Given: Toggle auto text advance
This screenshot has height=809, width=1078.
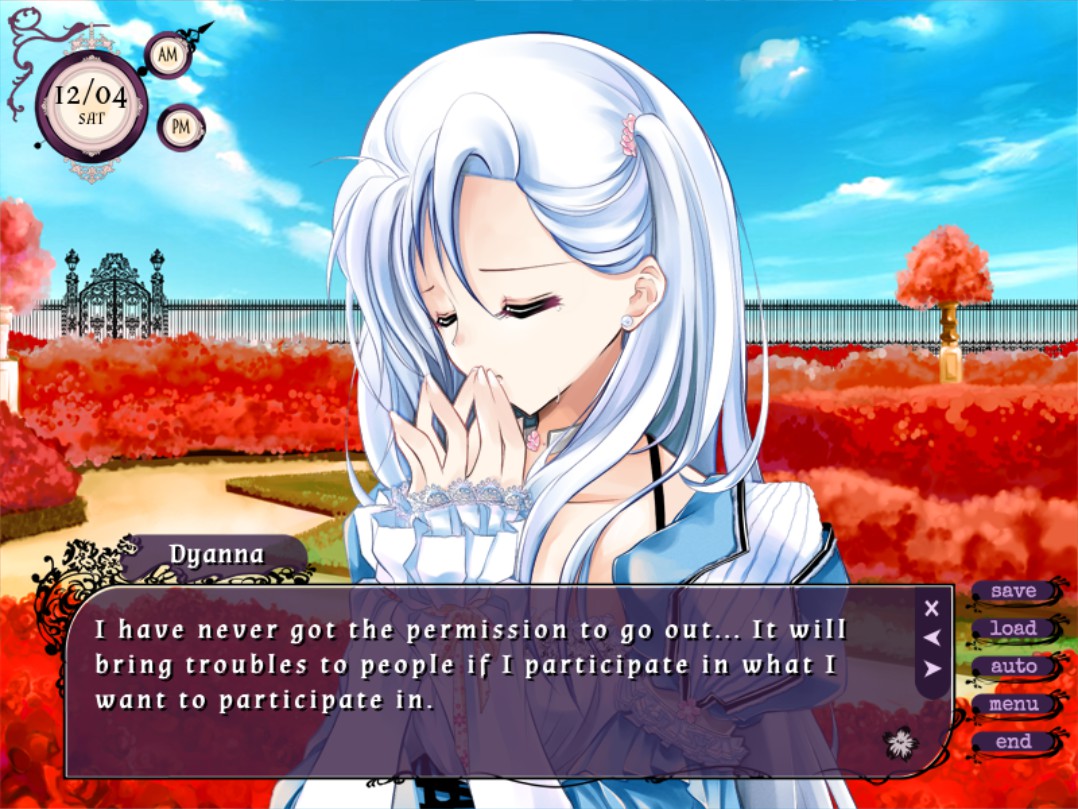Looking at the screenshot, I should pyautogui.click(x=1013, y=666).
